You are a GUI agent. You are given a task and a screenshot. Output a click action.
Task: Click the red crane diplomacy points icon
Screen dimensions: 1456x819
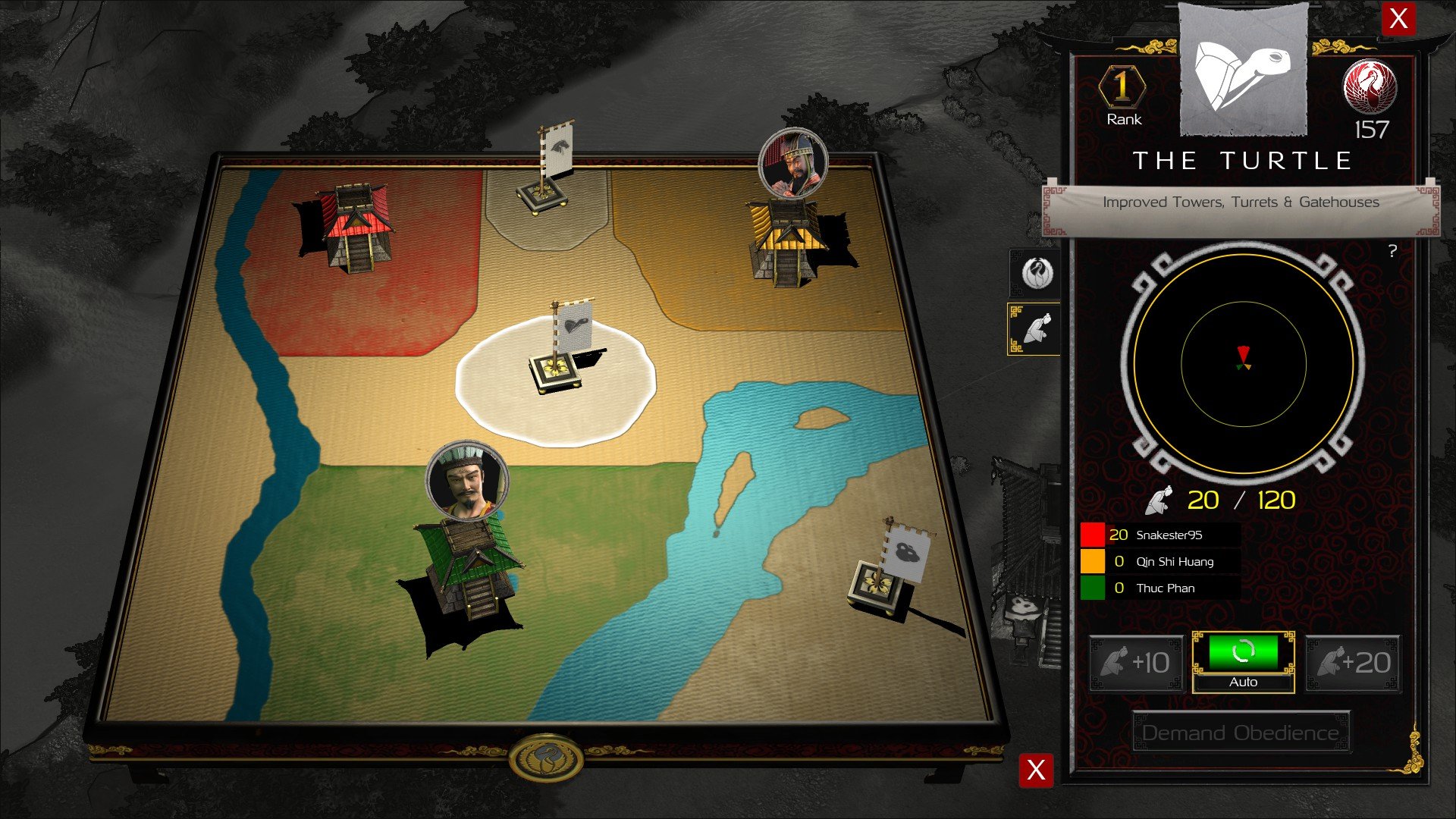point(1370,87)
